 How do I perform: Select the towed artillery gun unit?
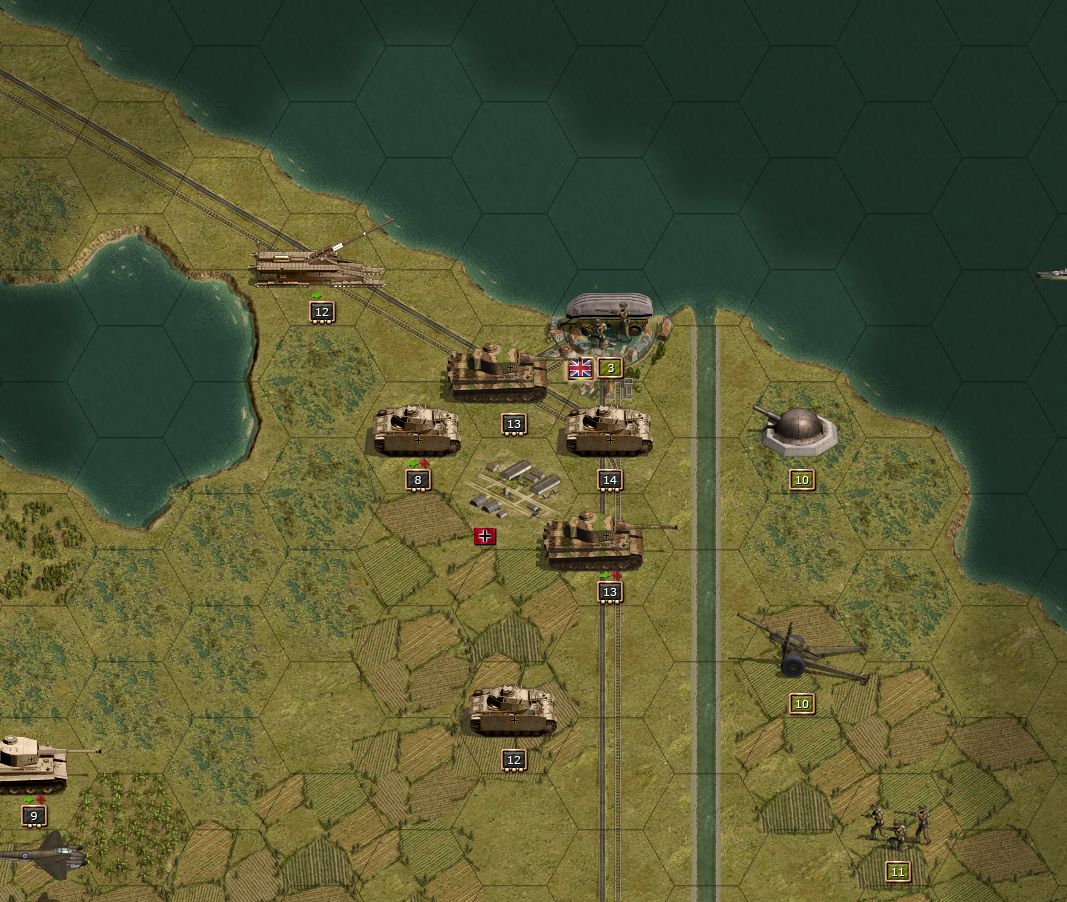point(800,653)
